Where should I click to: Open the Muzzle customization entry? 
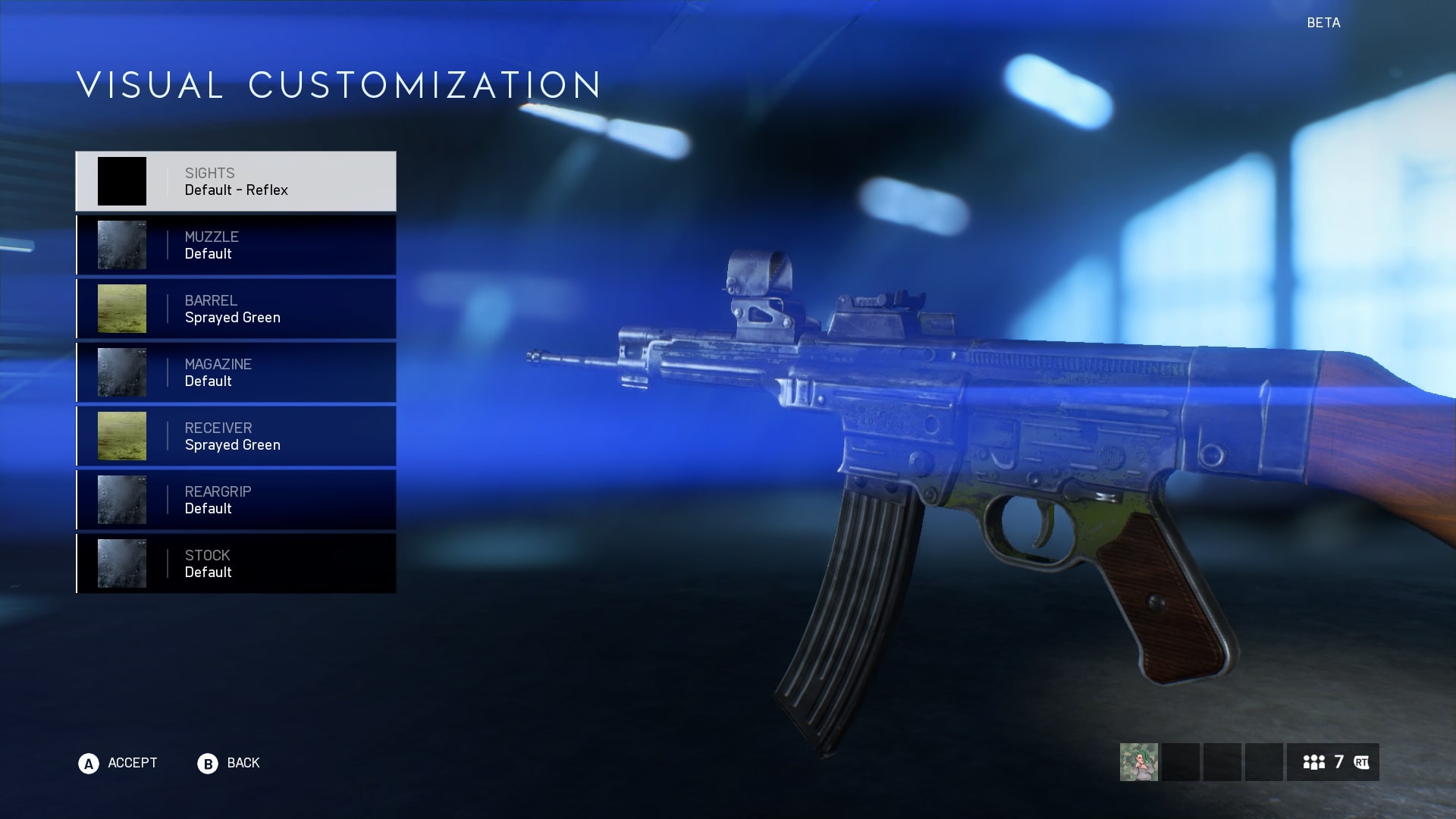(236, 245)
